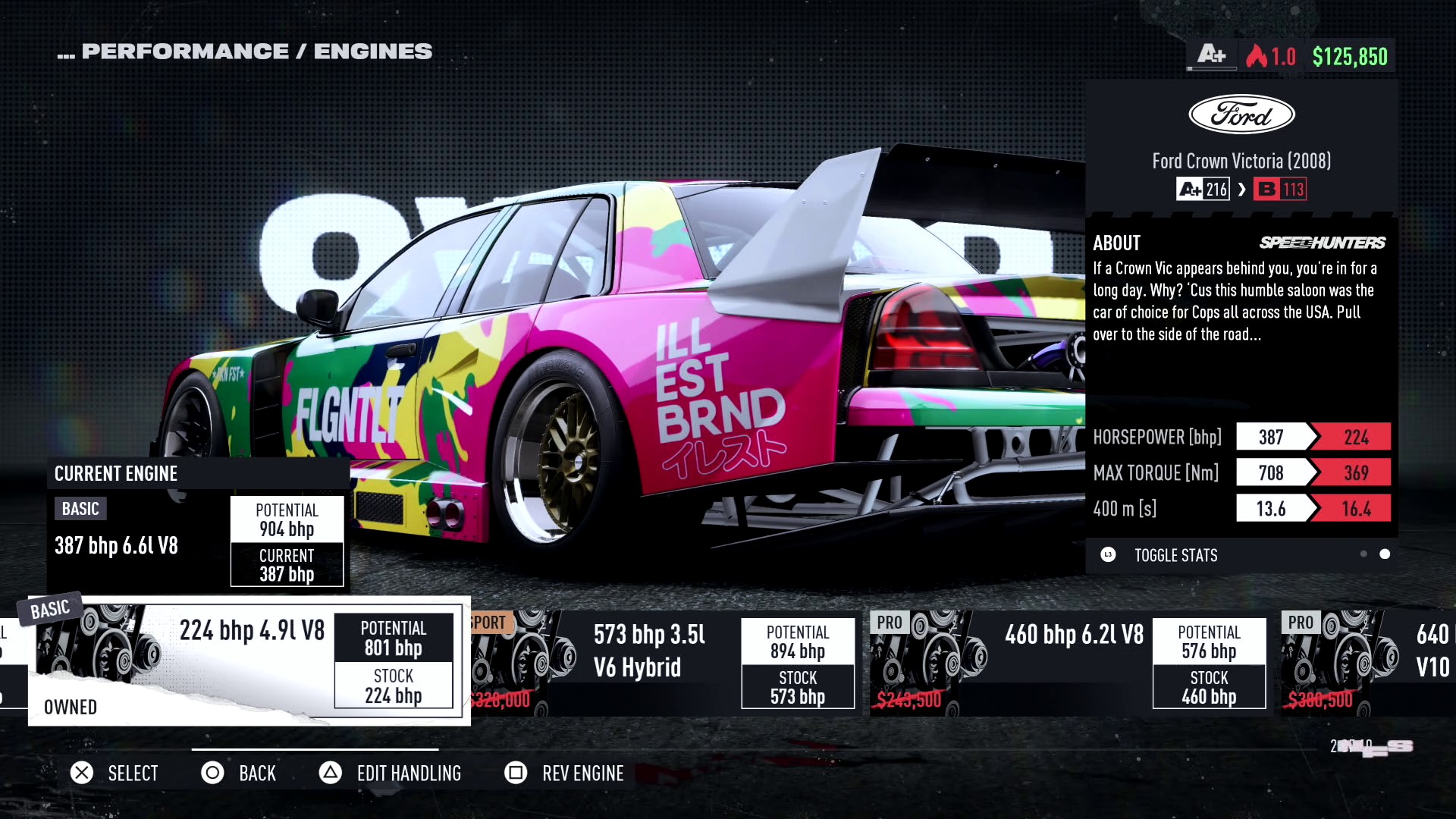
Task: Activate Rev Engine
Action: [x=564, y=773]
